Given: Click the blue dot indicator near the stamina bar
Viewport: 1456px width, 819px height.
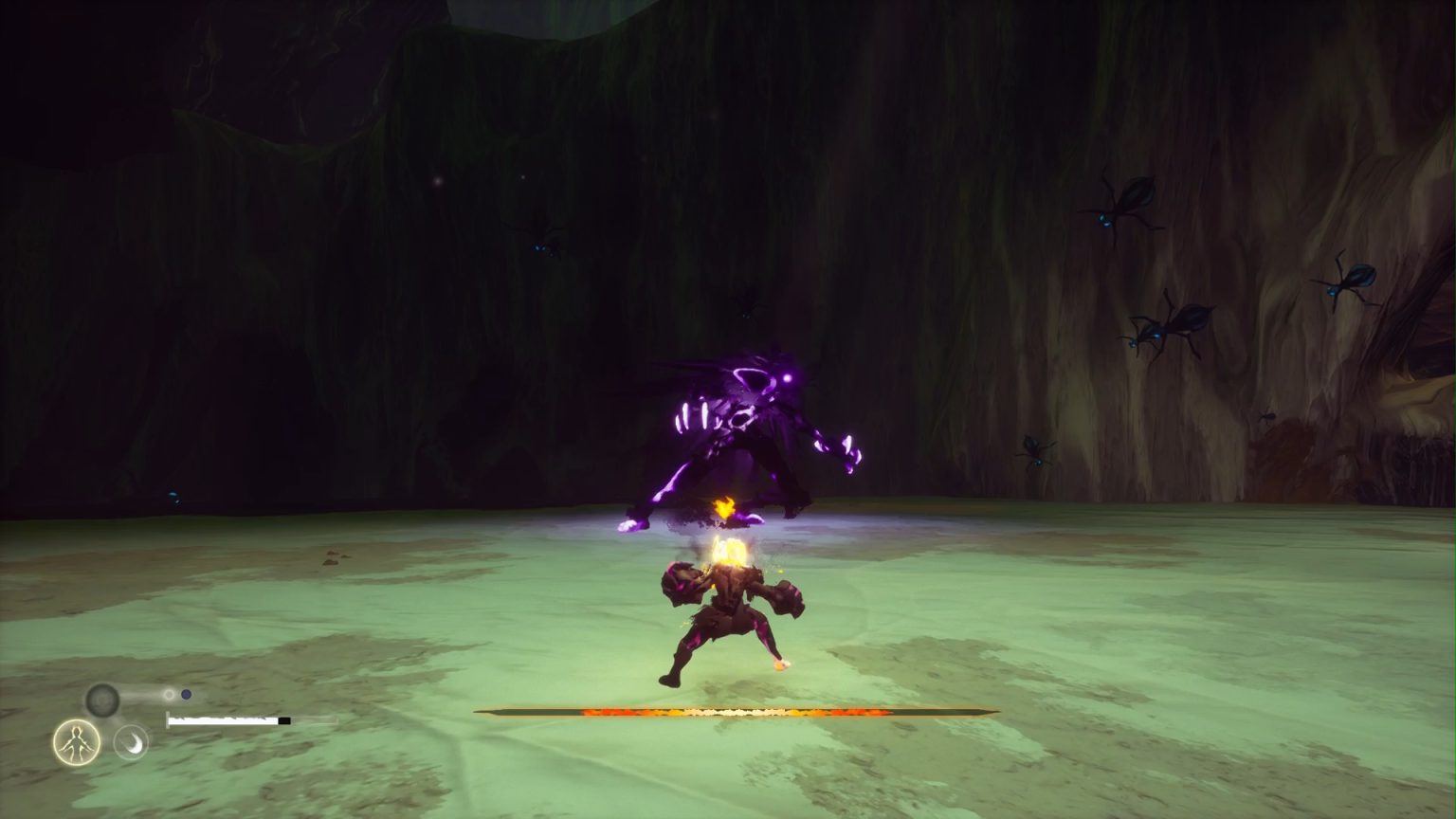Looking at the screenshot, I should (x=186, y=694).
